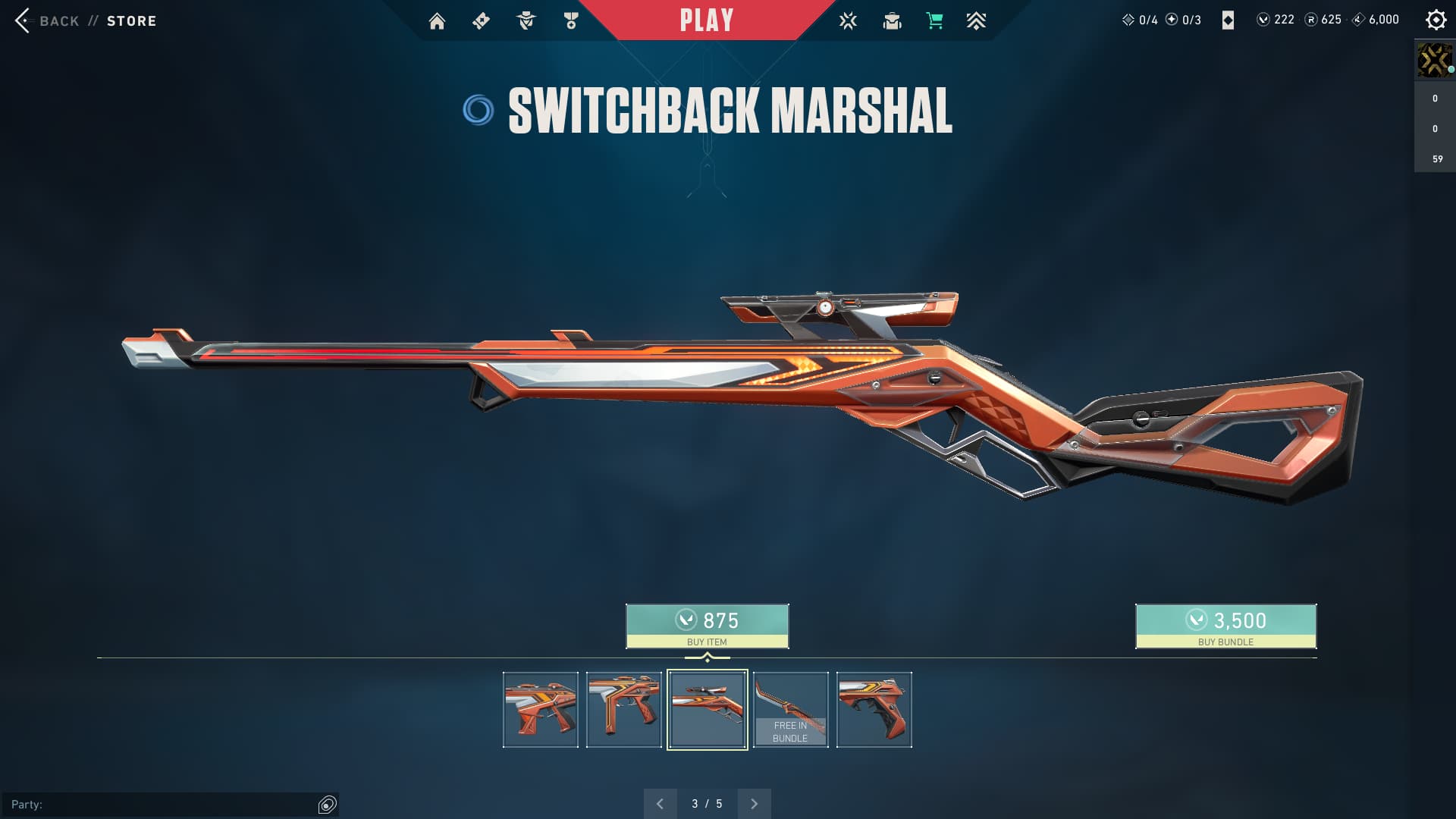The image size is (1456, 819).
Task: Click the red PLAY button
Action: click(x=706, y=20)
